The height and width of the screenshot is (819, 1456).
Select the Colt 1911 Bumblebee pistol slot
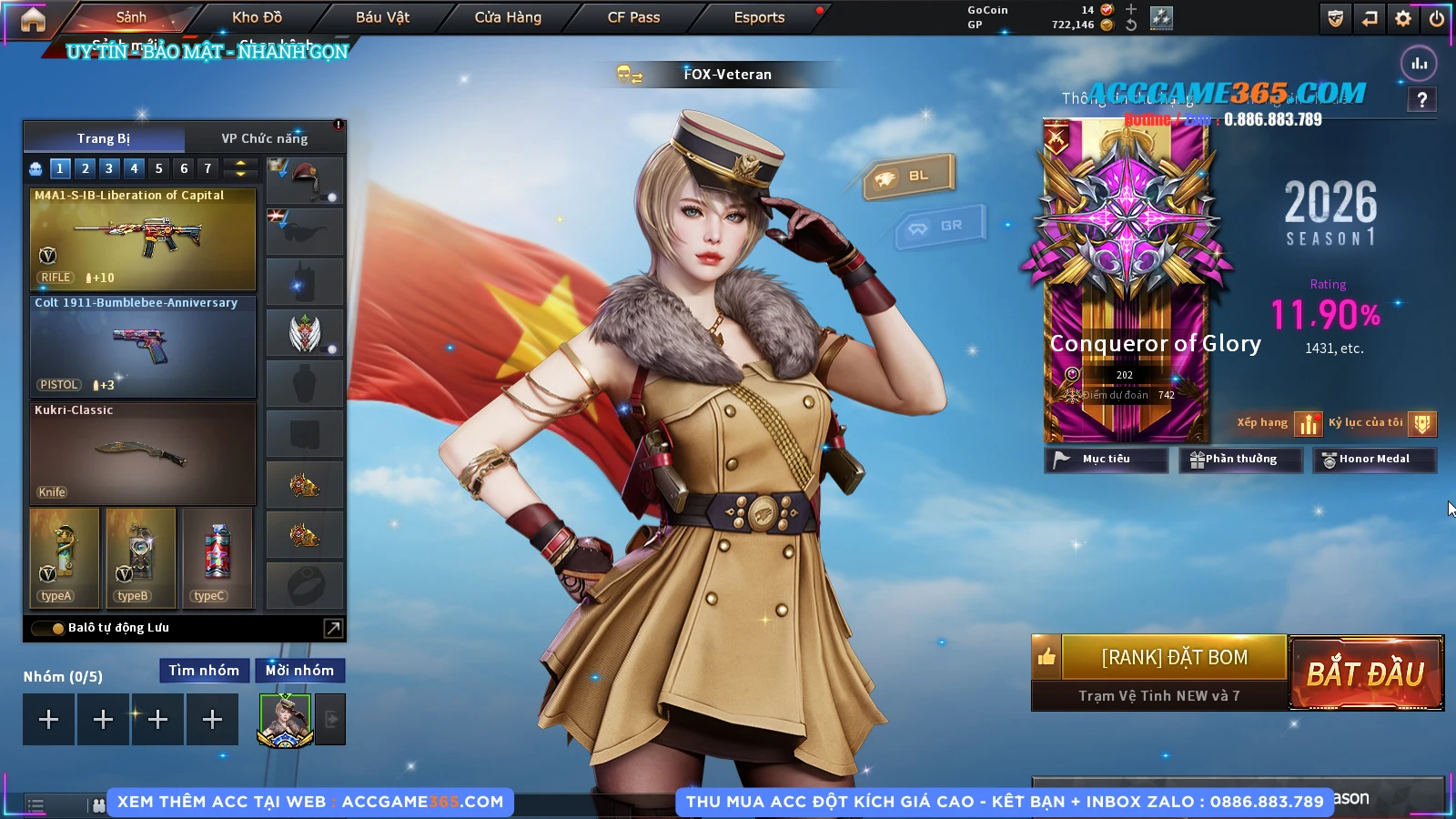pos(143,347)
